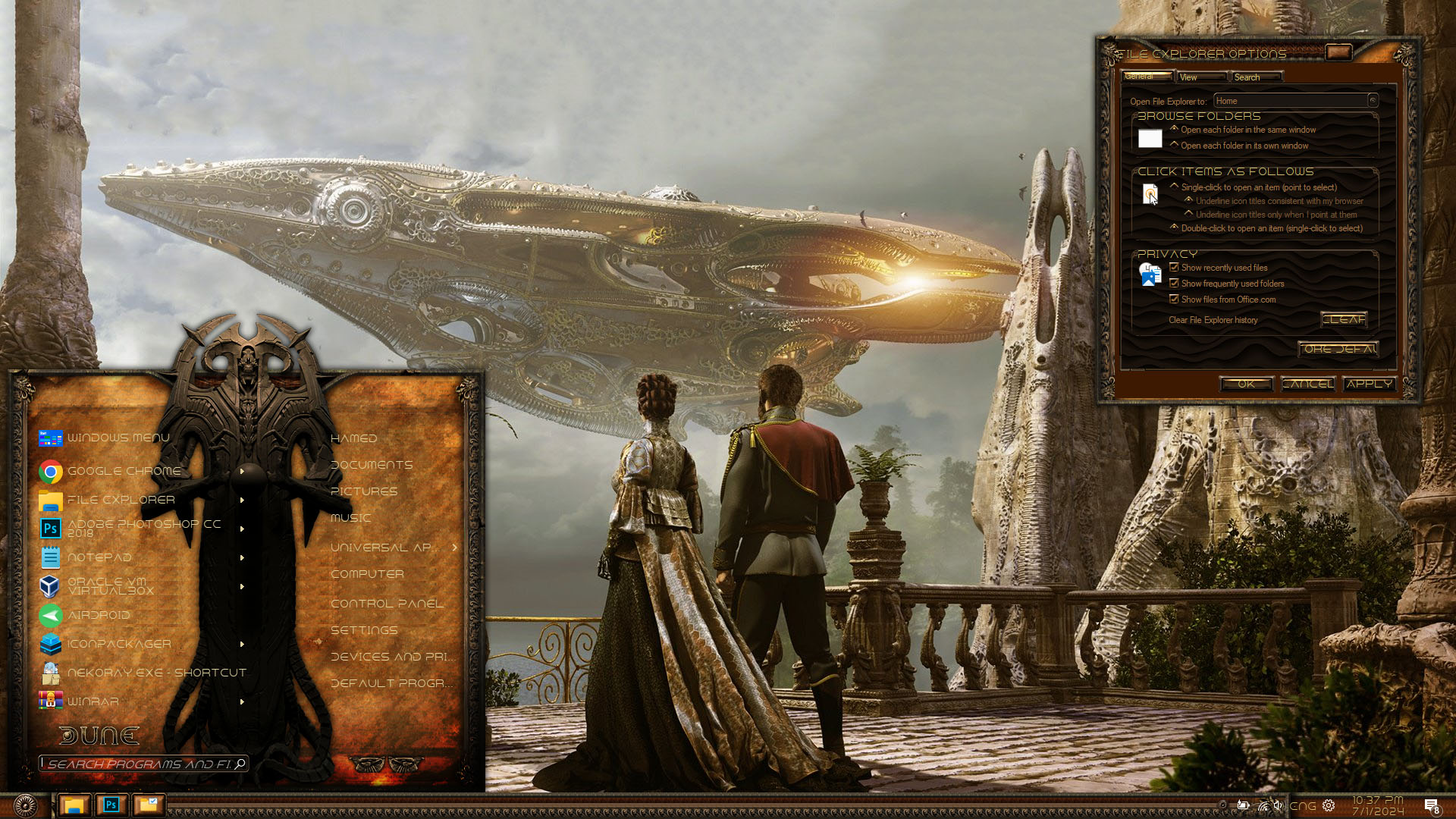Open the Documents folder link
Screen dimensions: 1456x819
(x=372, y=465)
